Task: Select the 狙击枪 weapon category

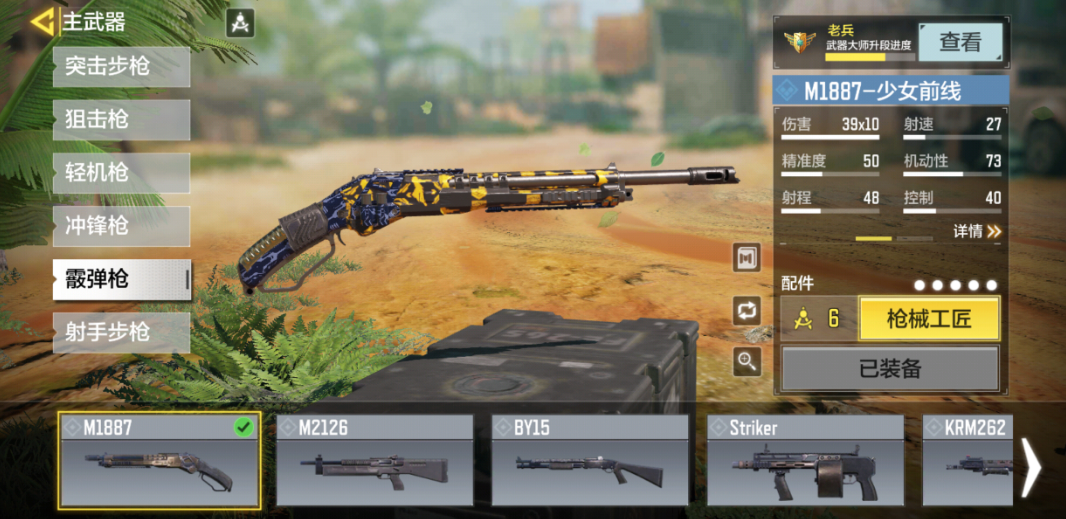Action: coord(121,120)
